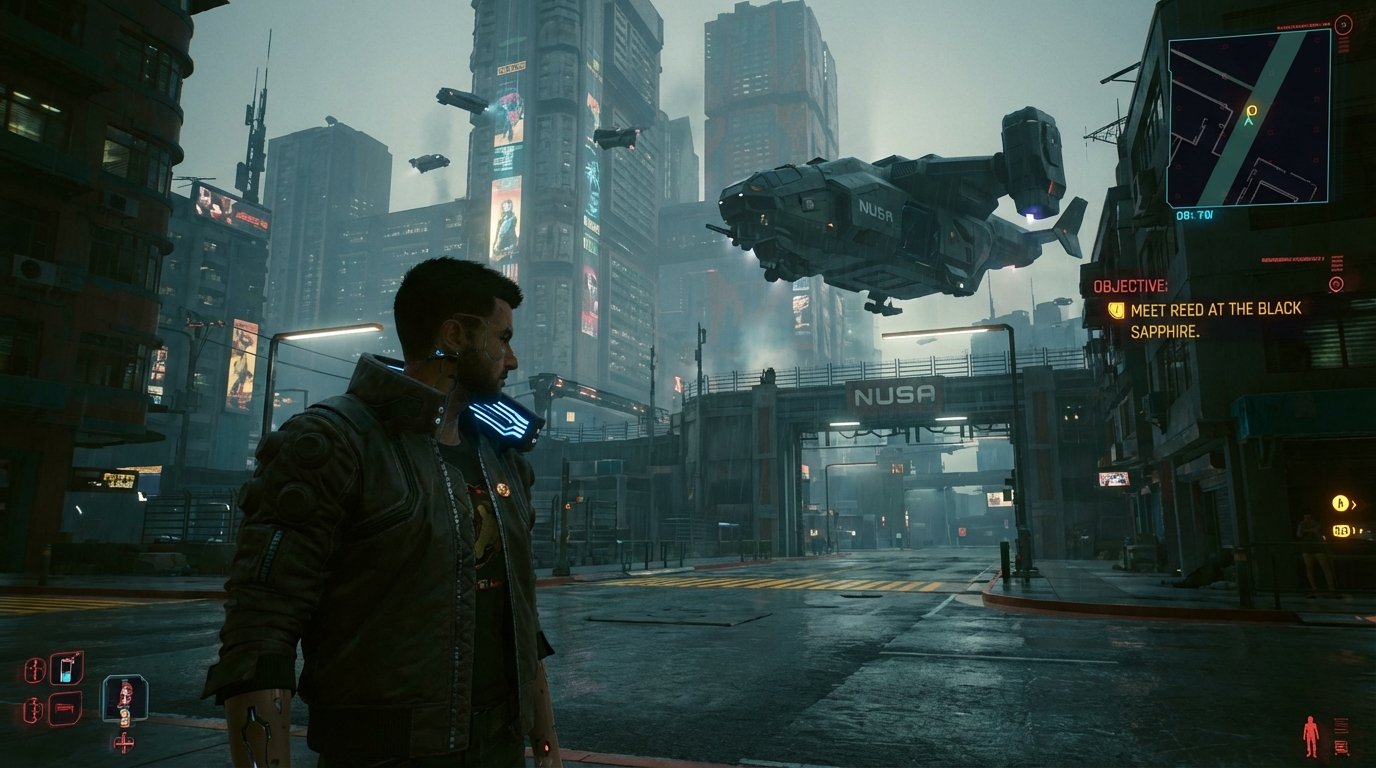1376x768 pixels.
Task: Click the yellow objective exclamation icon
Action: click(1117, 310)
